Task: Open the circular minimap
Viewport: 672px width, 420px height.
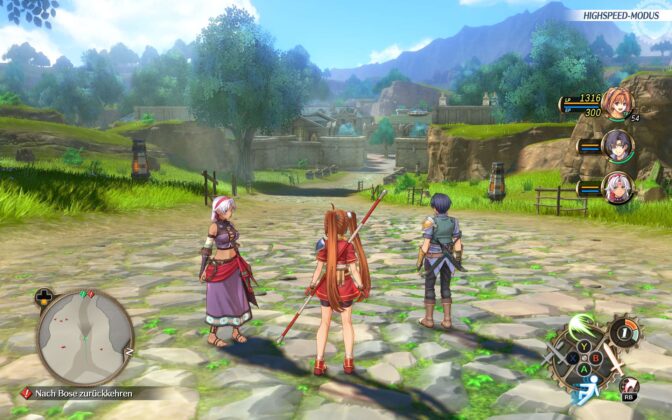Action: (85, 338)
